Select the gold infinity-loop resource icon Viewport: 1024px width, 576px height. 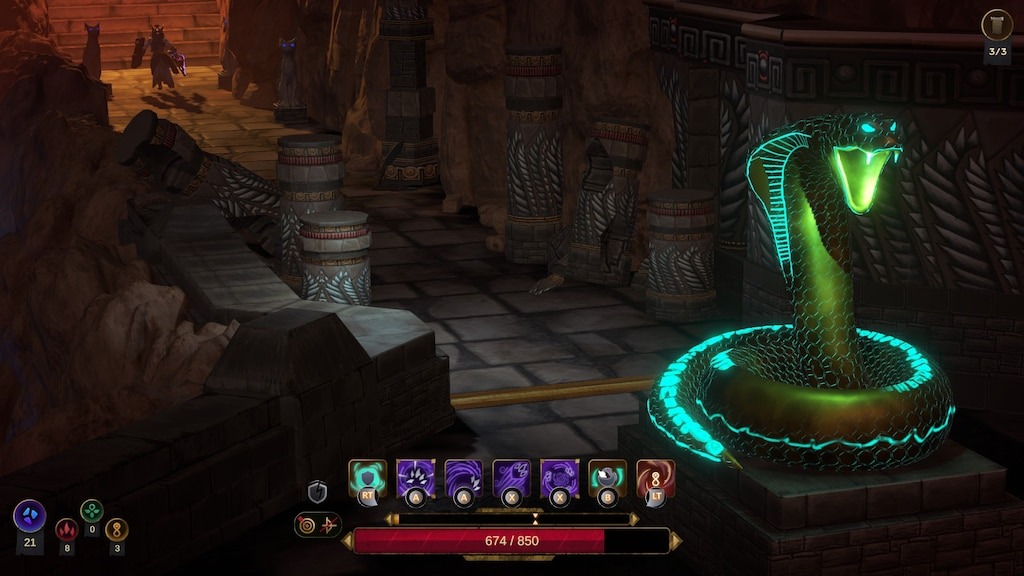(x=116, y=529)
